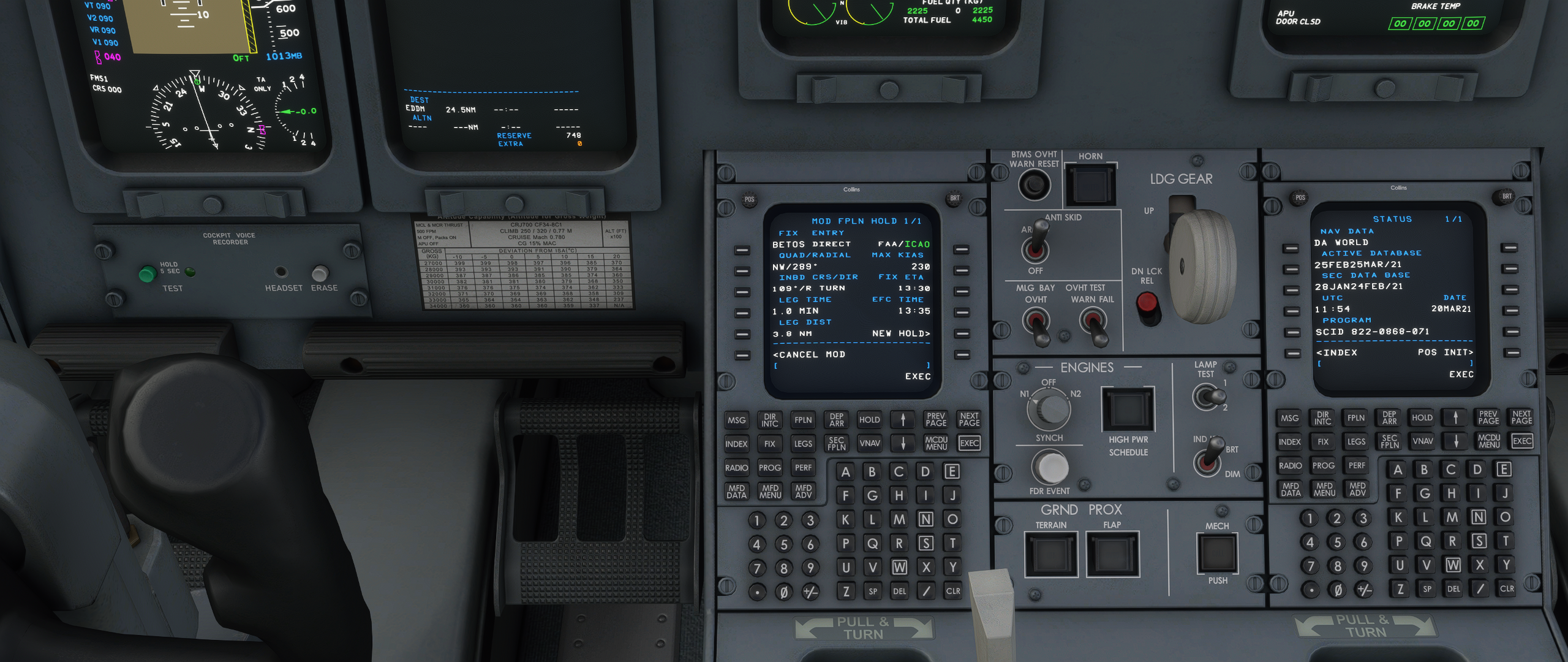This screenshot has width=1568, height=662.
Task: Push the FDR EVENT button
Action: (1050, 468)
